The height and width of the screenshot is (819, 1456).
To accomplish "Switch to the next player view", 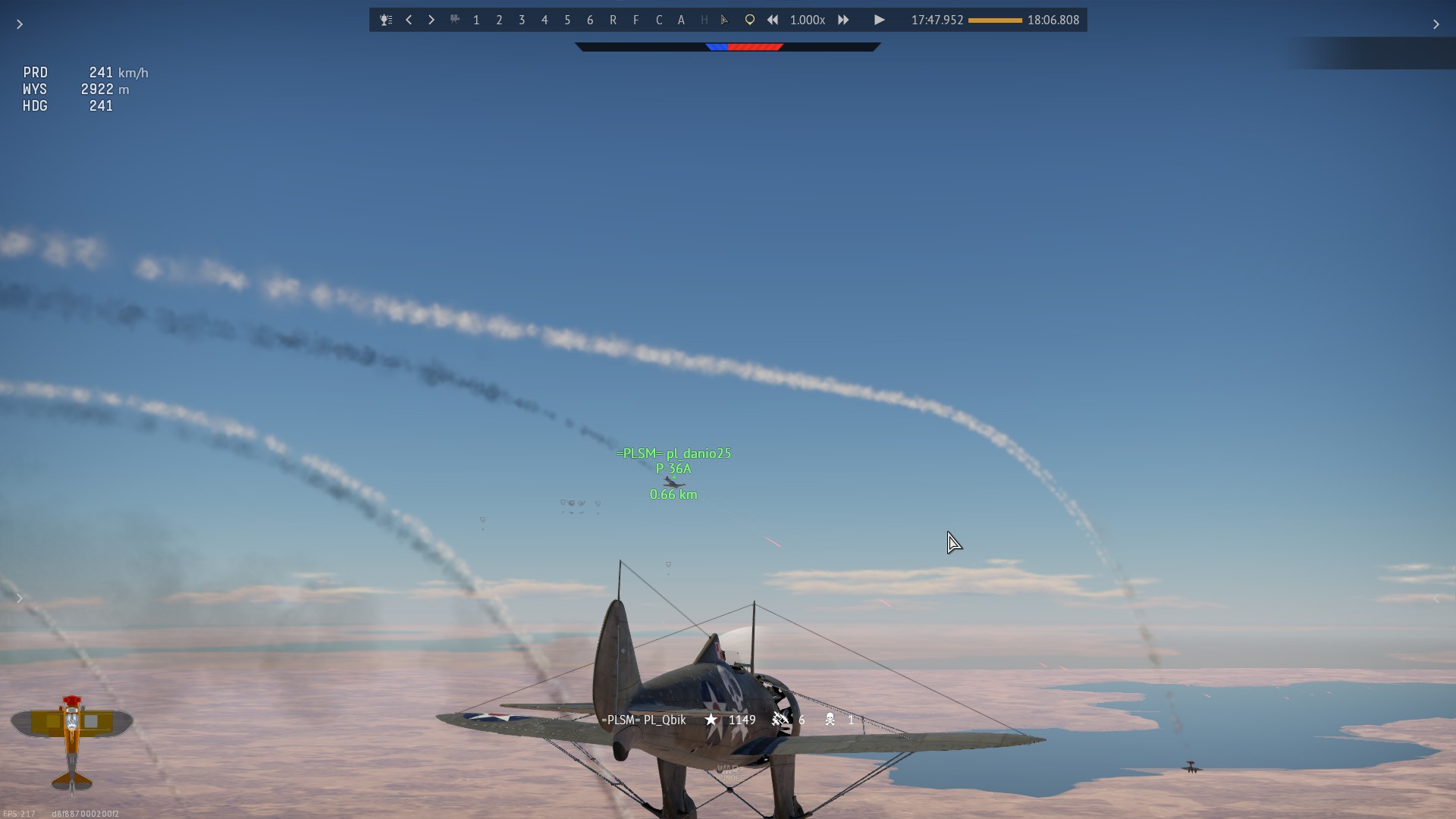I will click(431, 20).
